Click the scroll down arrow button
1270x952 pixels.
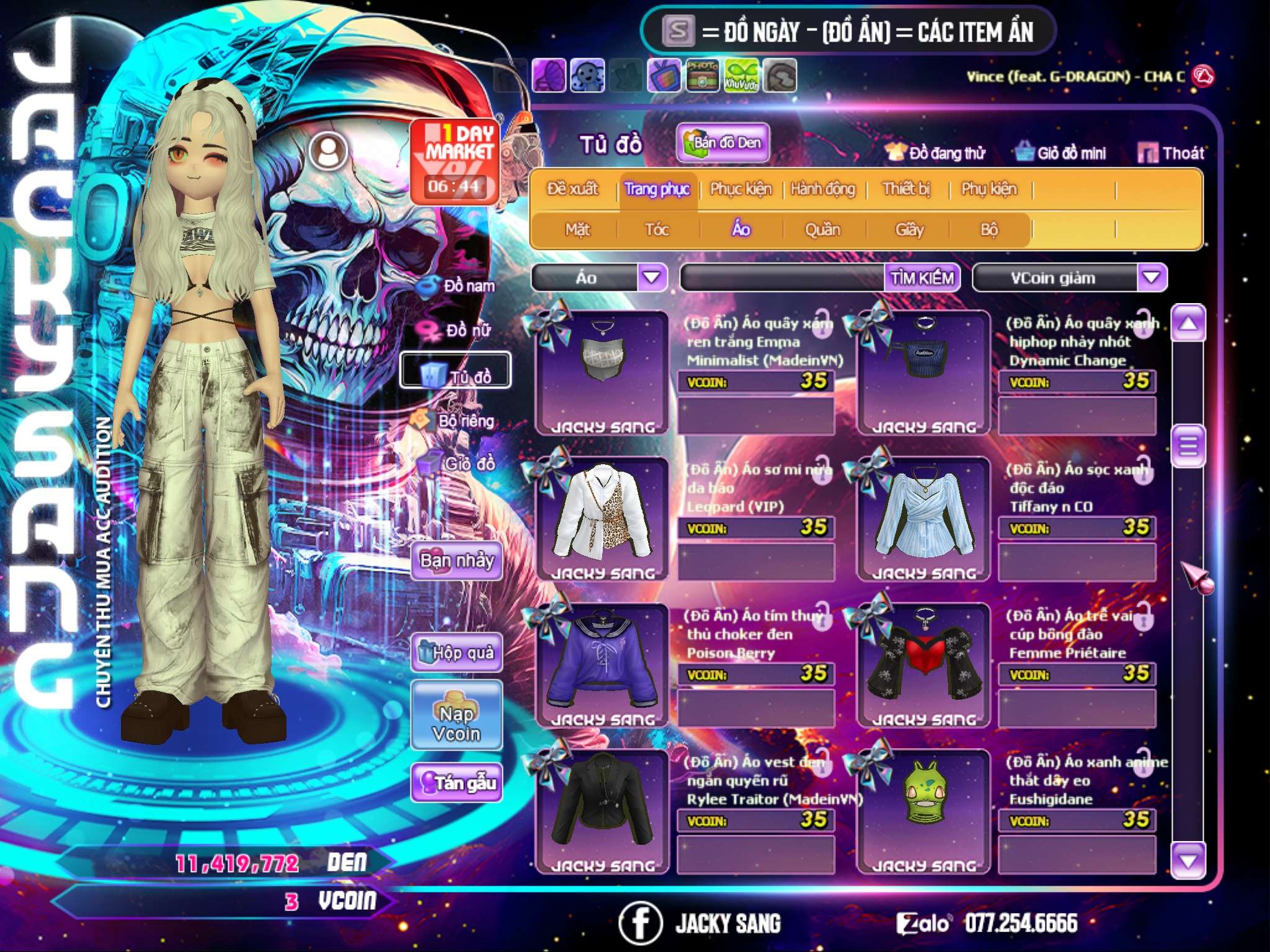[1188, 860]
